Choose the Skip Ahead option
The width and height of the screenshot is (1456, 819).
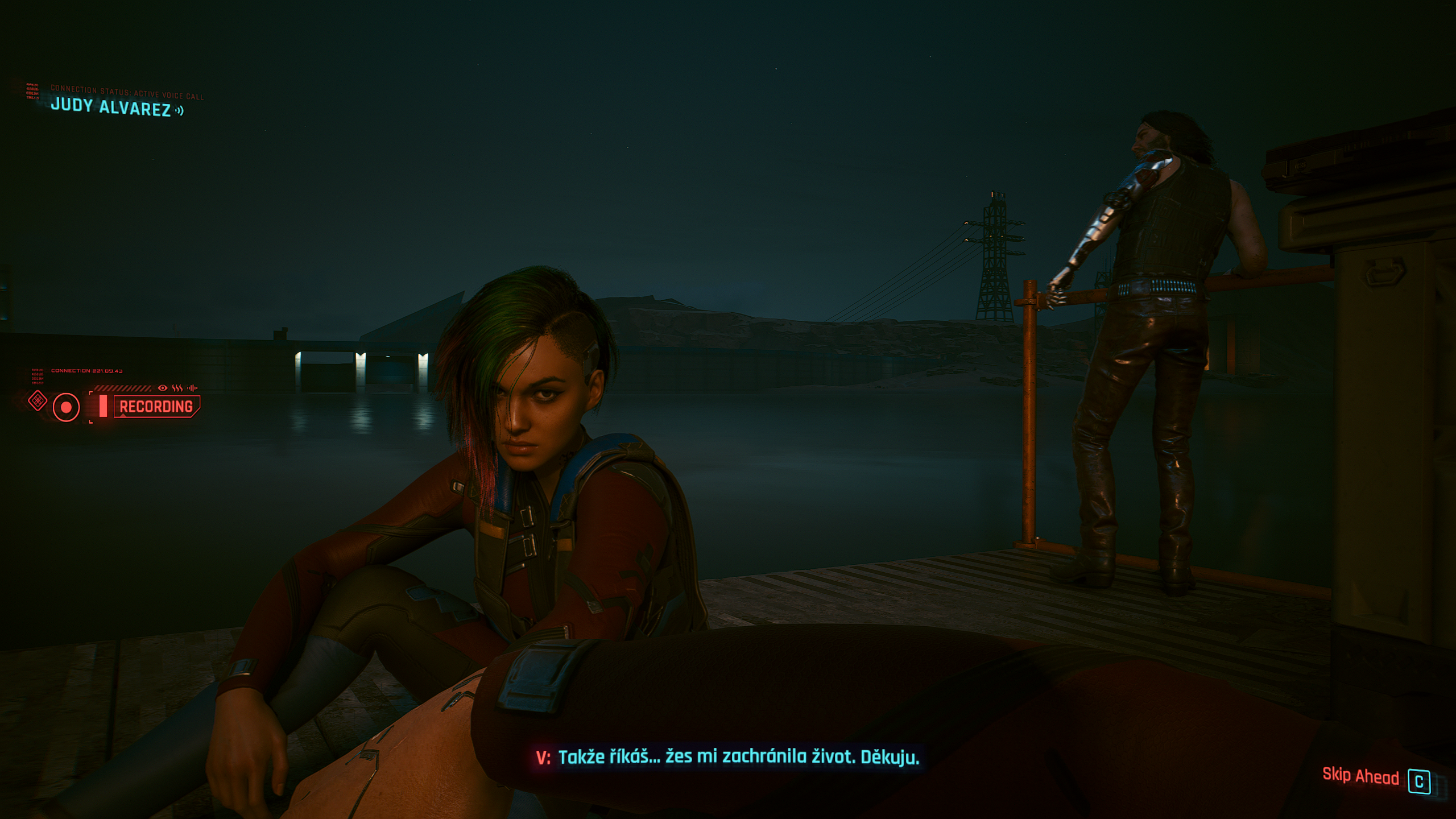click(x=1360, y=776)
